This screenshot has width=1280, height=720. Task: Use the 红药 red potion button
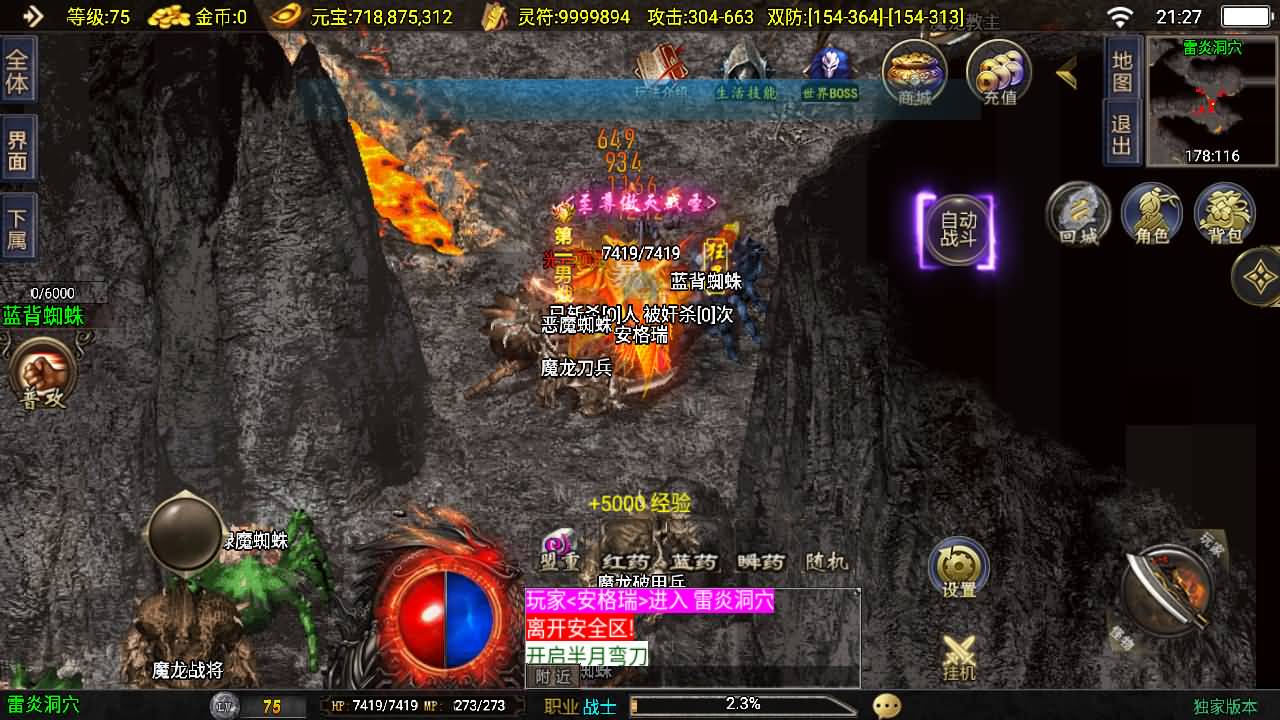pyautogui.click(x=627, y=560)
